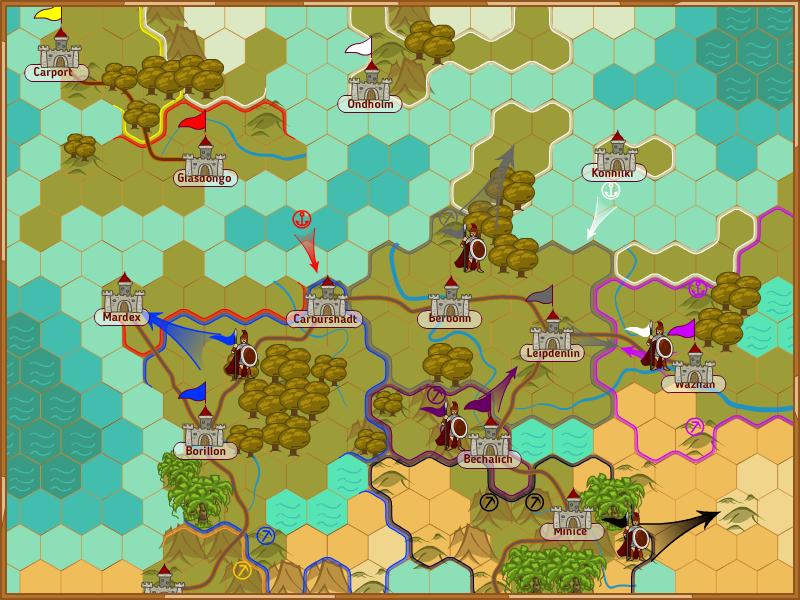
Task: Select the city of Carport
Action: [x=59, y=53]
